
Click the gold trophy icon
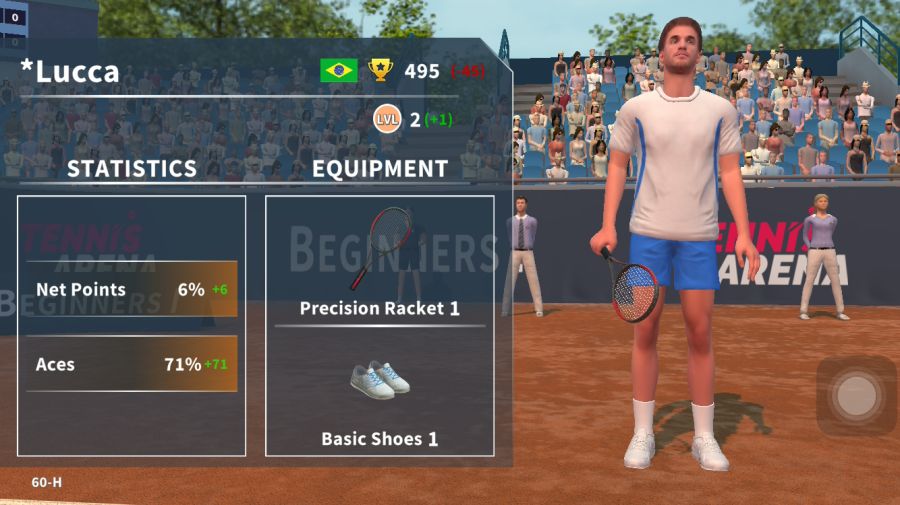(x=380, y=70)
